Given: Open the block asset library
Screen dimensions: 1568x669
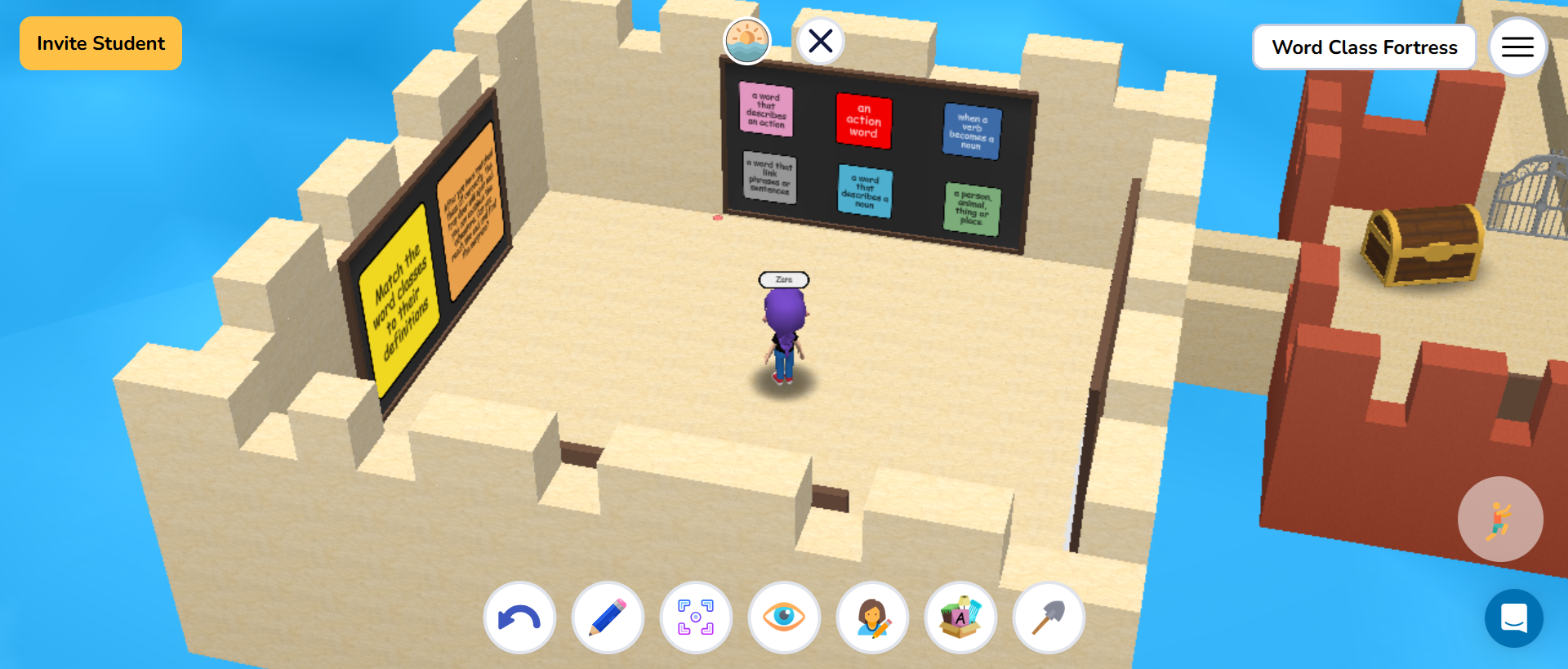Looking at the screenshot, I should click(960, 618).
